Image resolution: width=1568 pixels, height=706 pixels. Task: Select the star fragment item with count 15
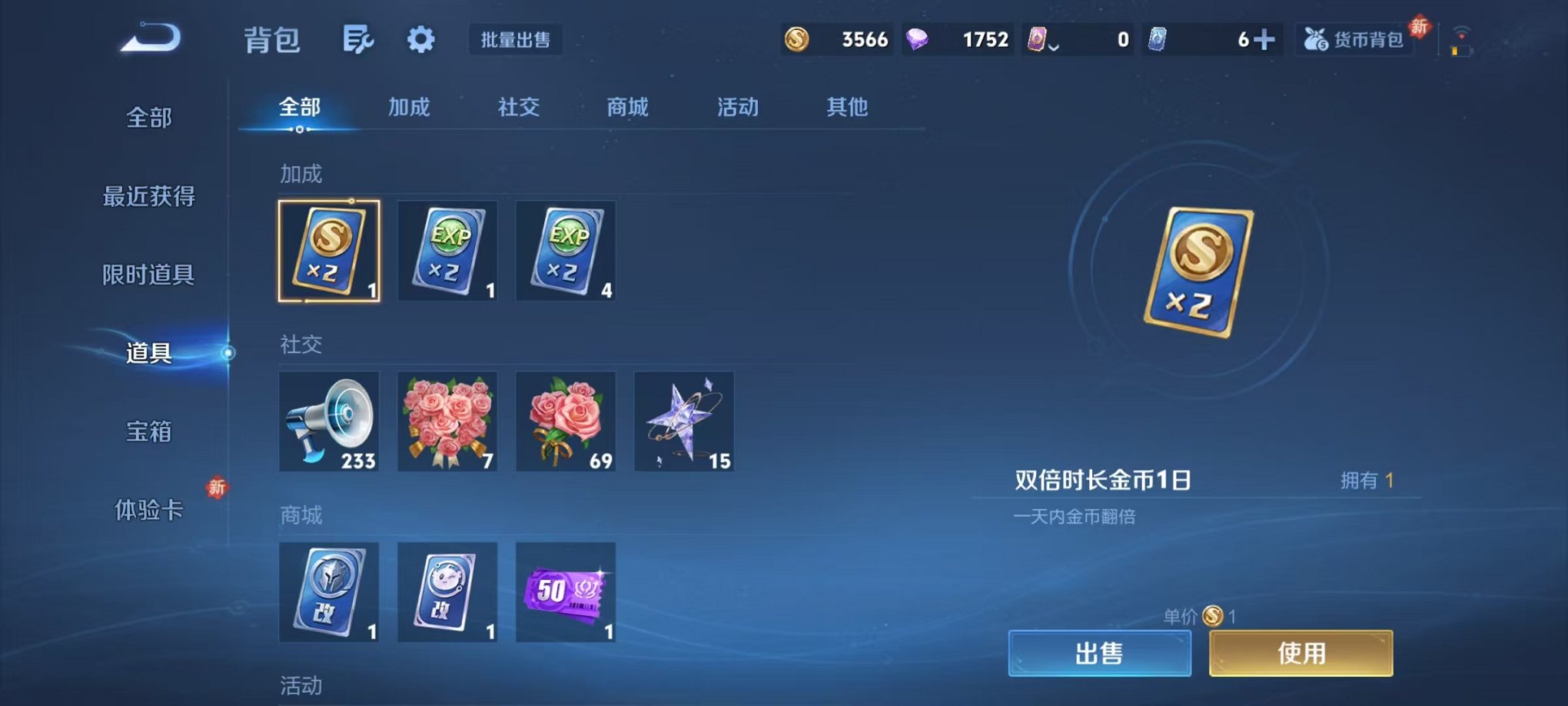[x=683, y=421]
